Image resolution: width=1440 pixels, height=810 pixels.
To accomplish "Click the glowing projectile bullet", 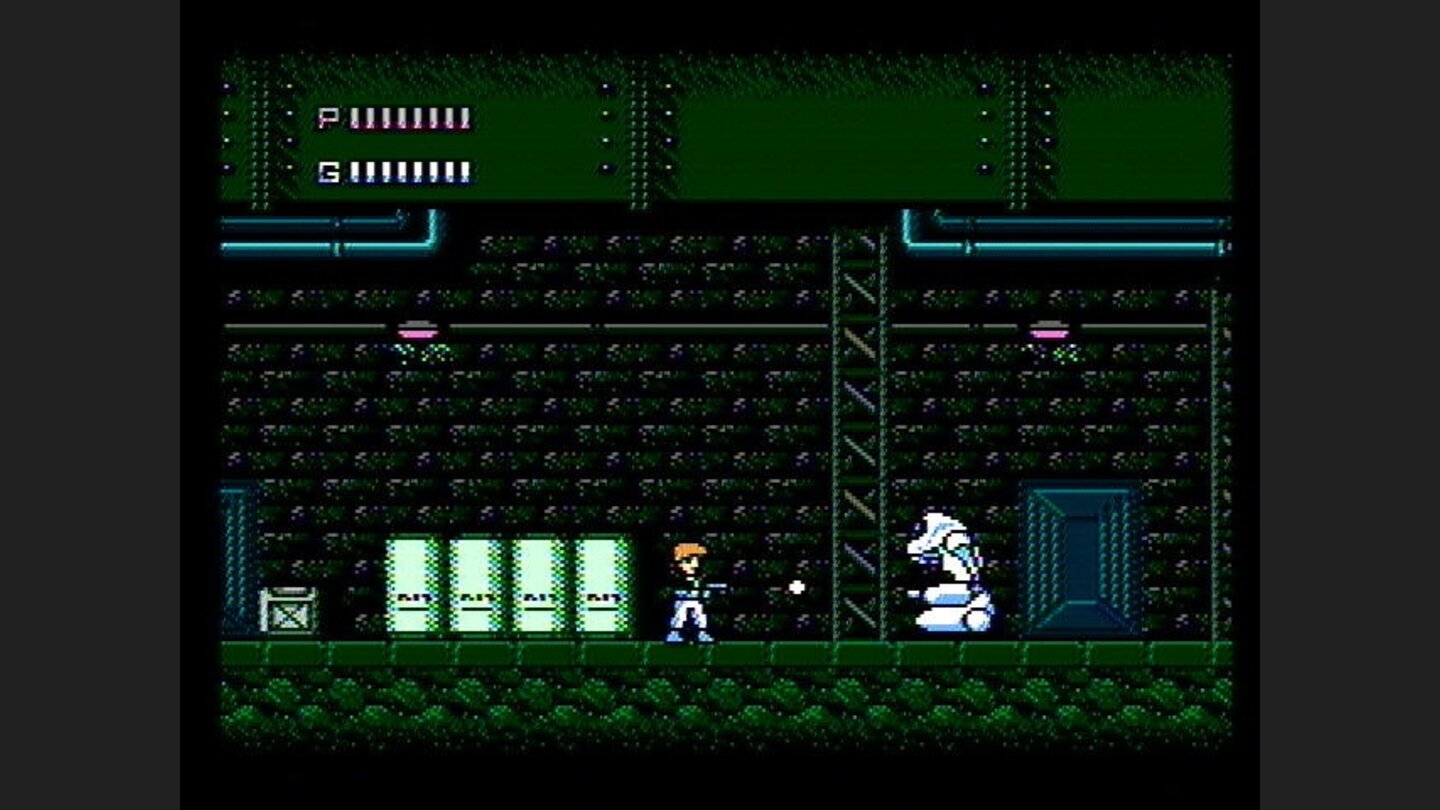I will pos(795,588).
